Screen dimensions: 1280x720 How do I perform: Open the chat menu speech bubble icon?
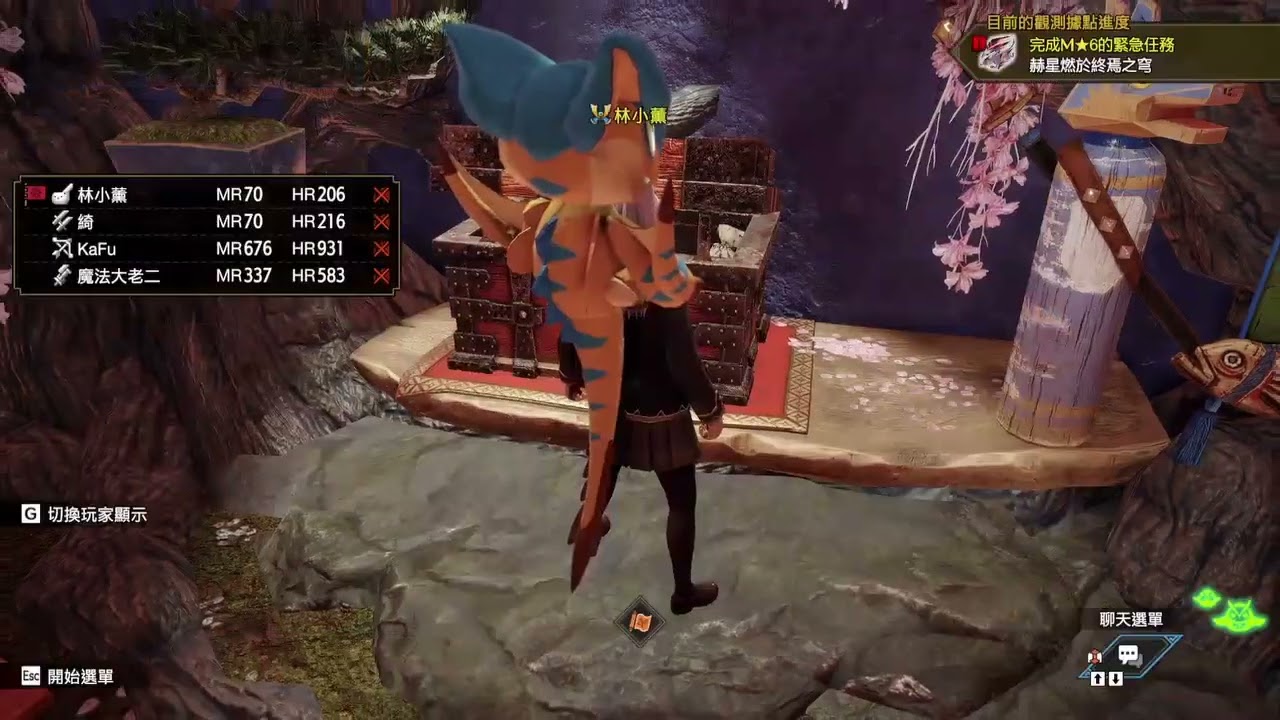click(x=1130, y=656)
